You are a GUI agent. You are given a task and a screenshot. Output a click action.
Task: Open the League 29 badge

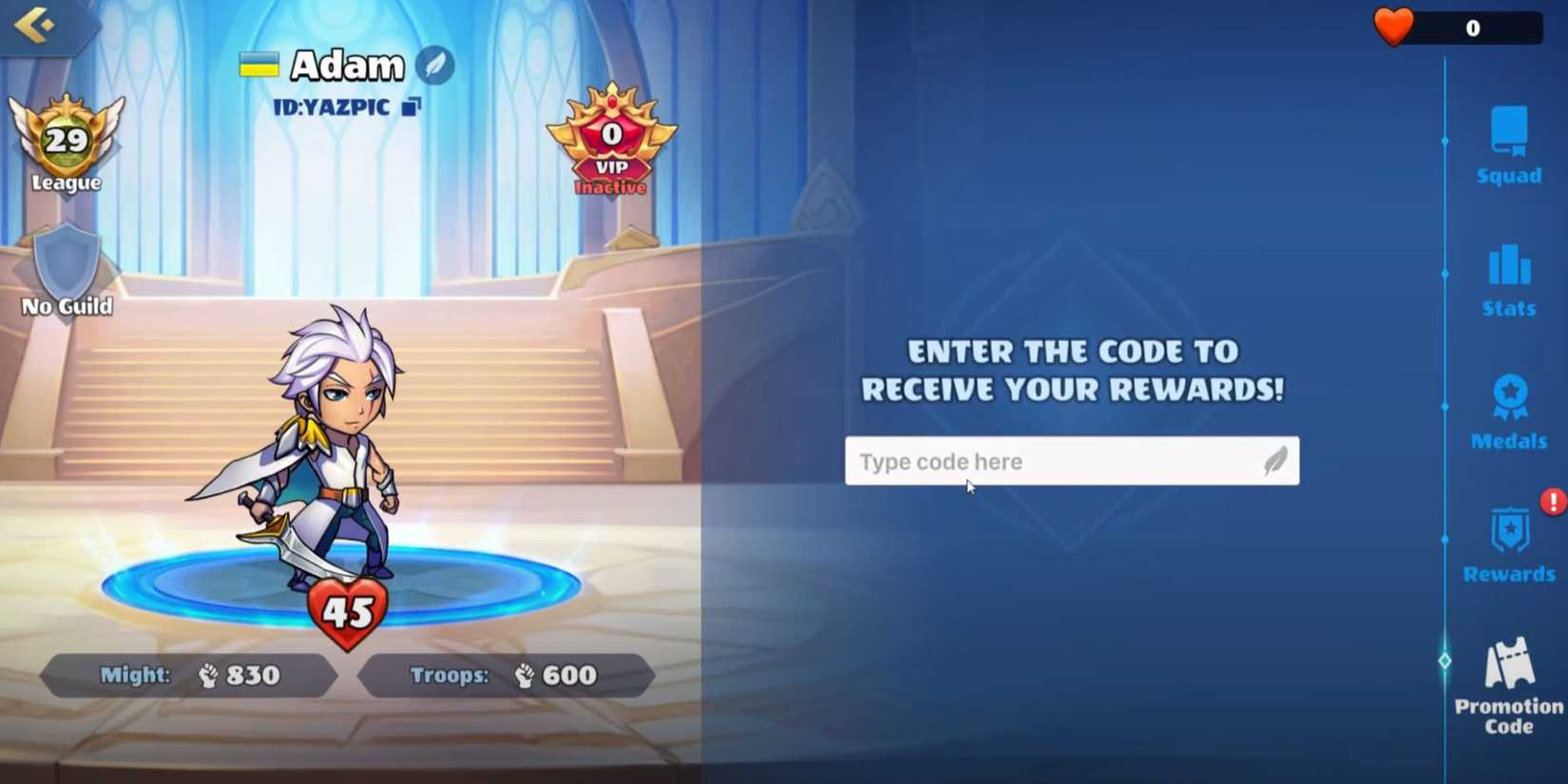click(x=66, y=143)
